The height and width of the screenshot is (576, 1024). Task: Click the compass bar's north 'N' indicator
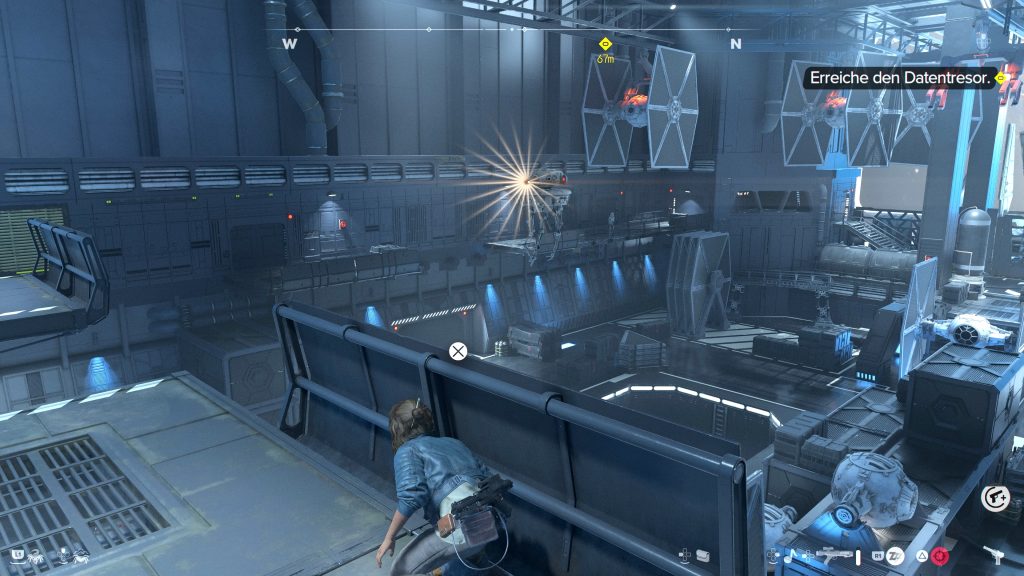(x=736, y=44)
